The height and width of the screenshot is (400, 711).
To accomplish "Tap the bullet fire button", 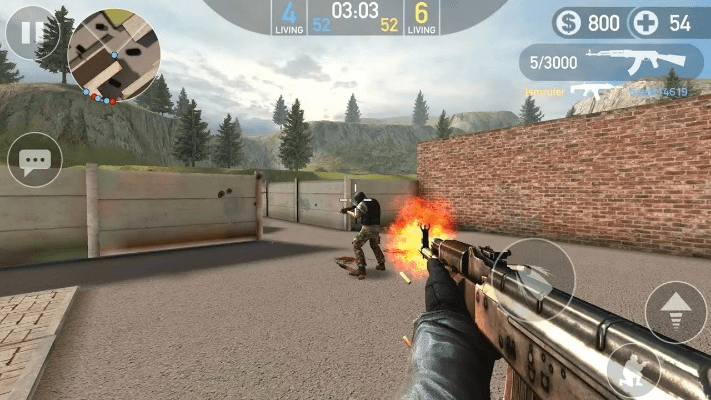I will pyautogui.click(x=533, y=280).
